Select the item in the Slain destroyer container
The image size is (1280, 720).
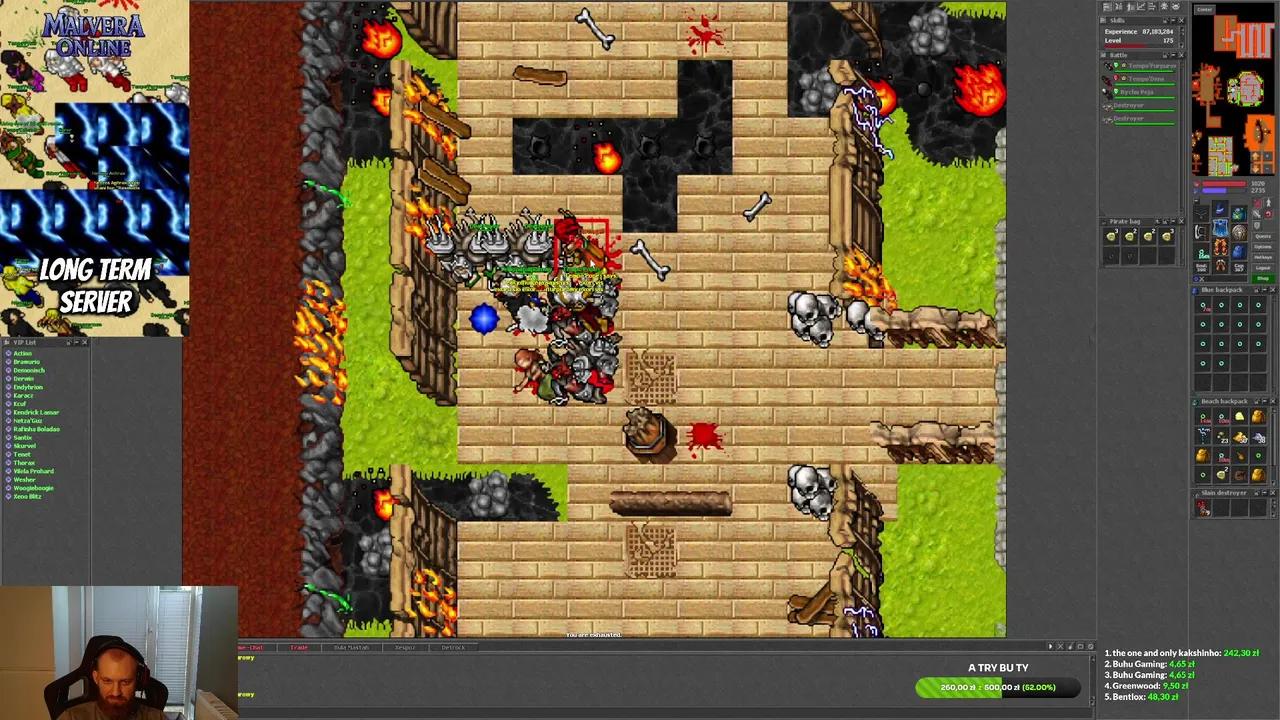click(x=1203, y=508)
